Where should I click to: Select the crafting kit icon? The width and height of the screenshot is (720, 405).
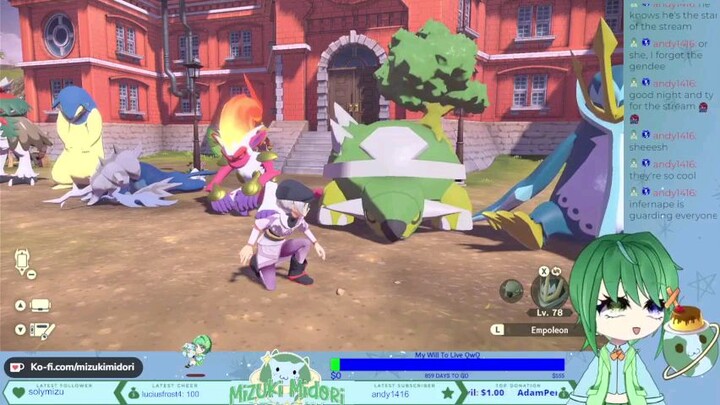(42, 329)
